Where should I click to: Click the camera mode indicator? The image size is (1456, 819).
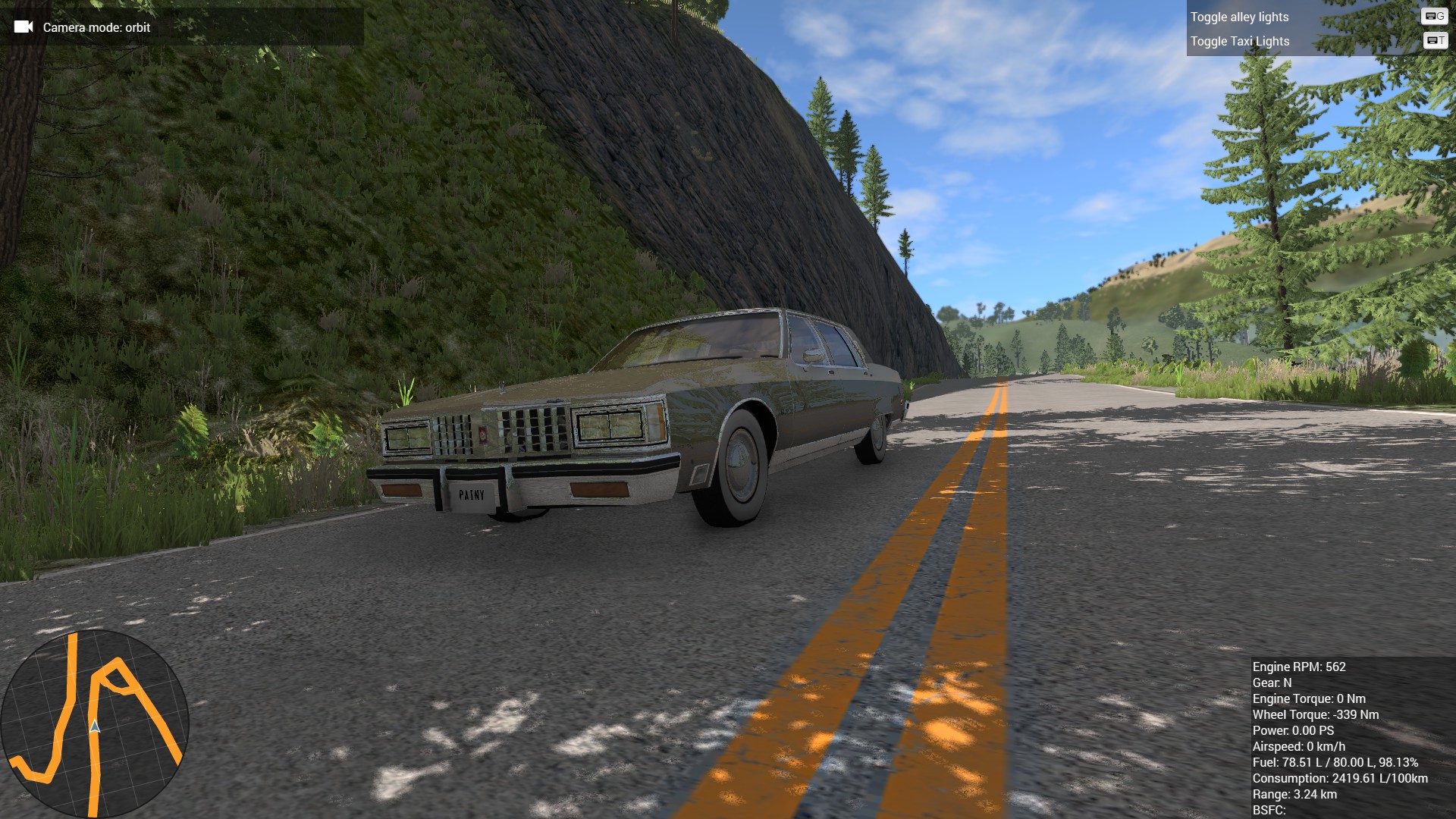96,27
